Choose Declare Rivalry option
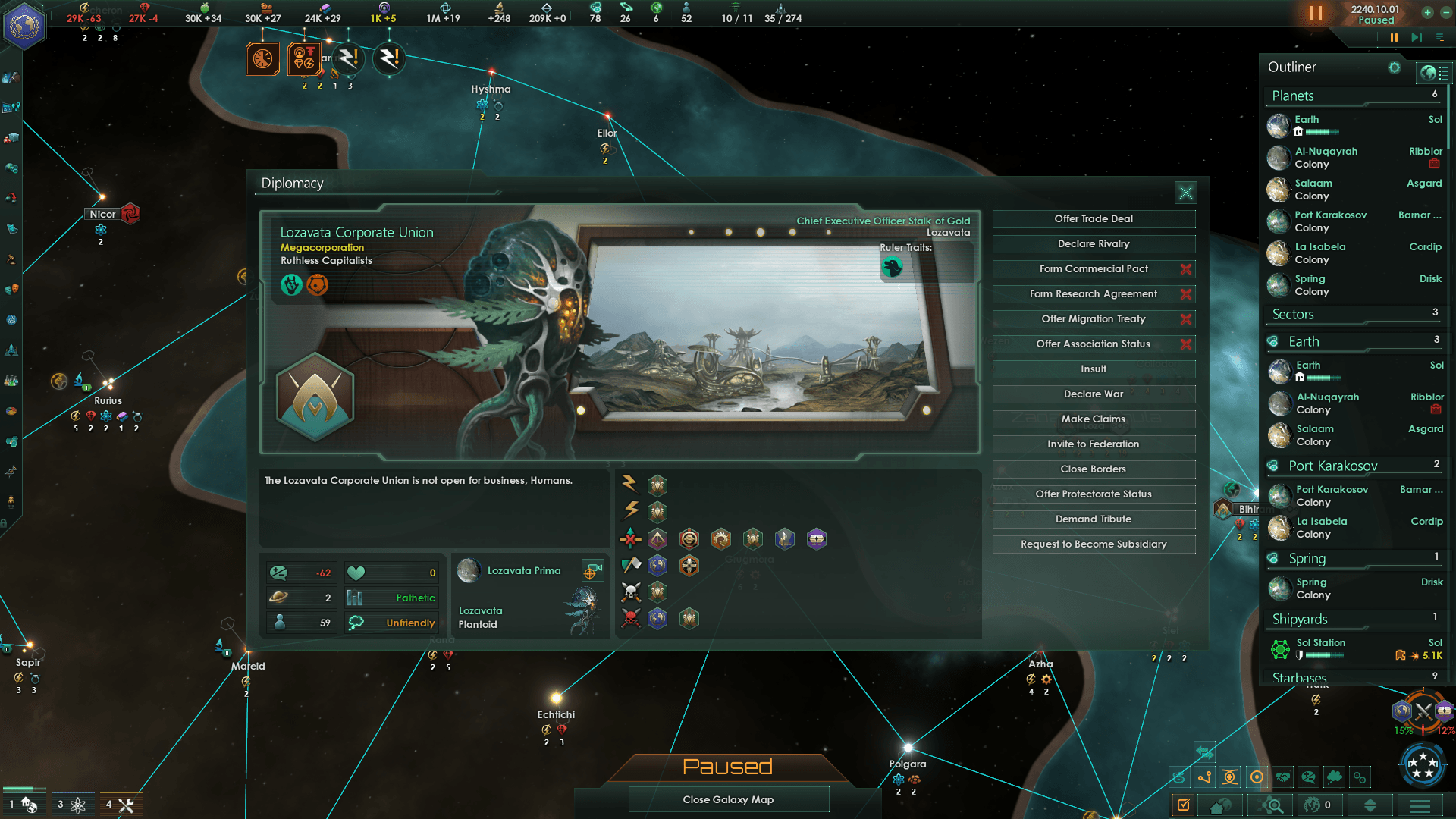1456x819 pixels. [1094, 244]
